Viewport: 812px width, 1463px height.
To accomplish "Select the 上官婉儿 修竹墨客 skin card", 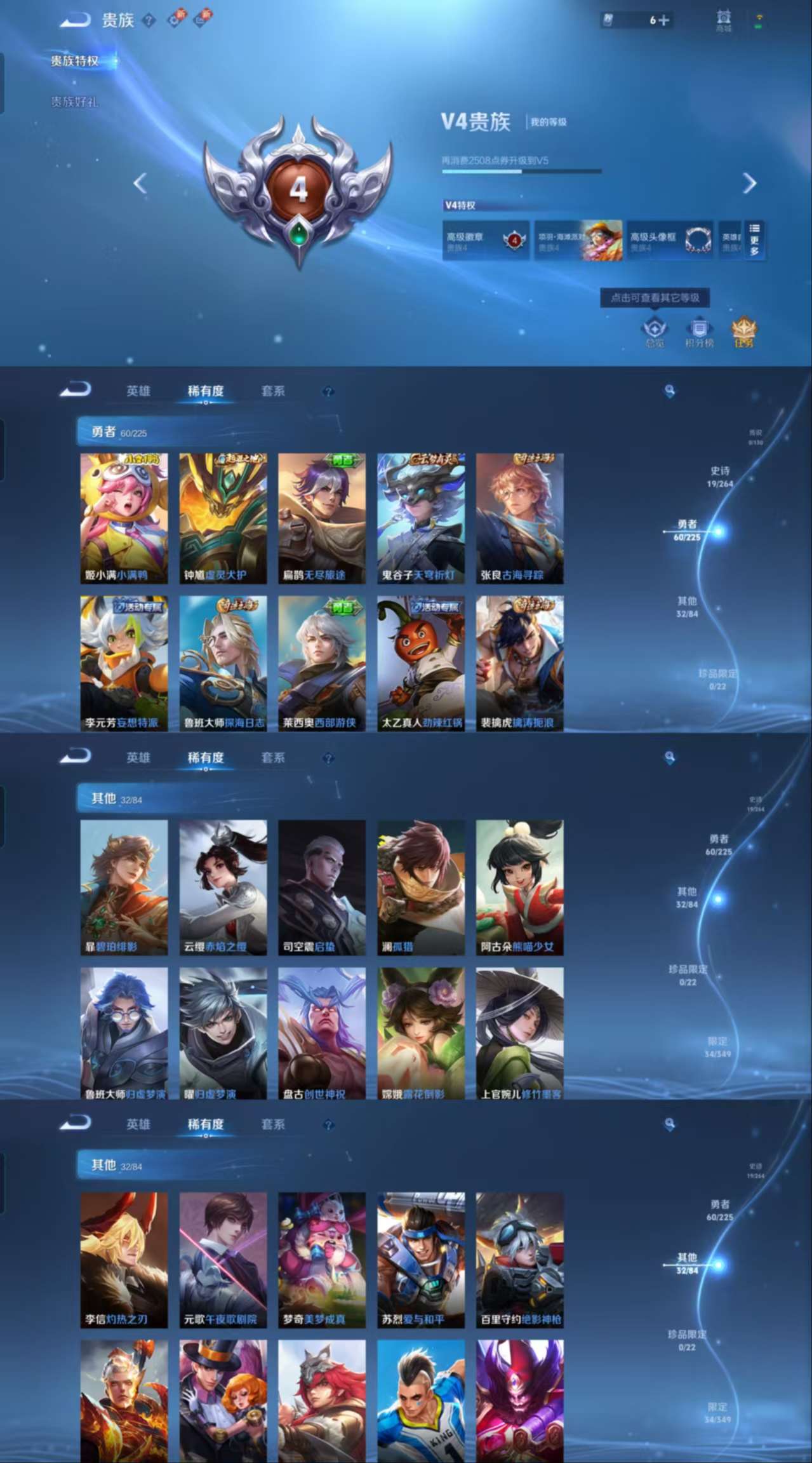I will click(x=520, y=1034).
